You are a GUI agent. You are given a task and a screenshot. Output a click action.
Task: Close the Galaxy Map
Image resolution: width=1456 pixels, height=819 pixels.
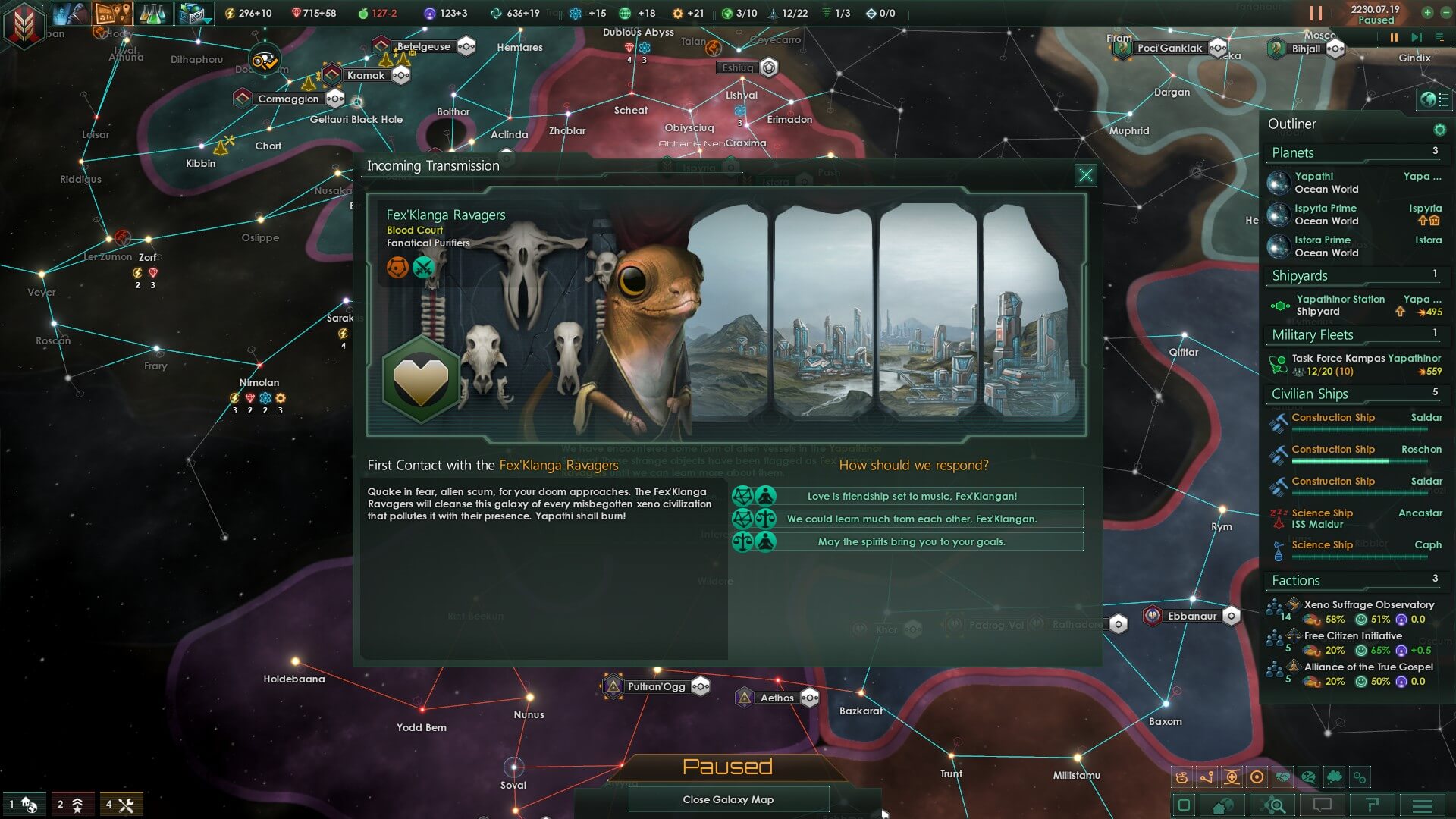[x=728, y=799]
